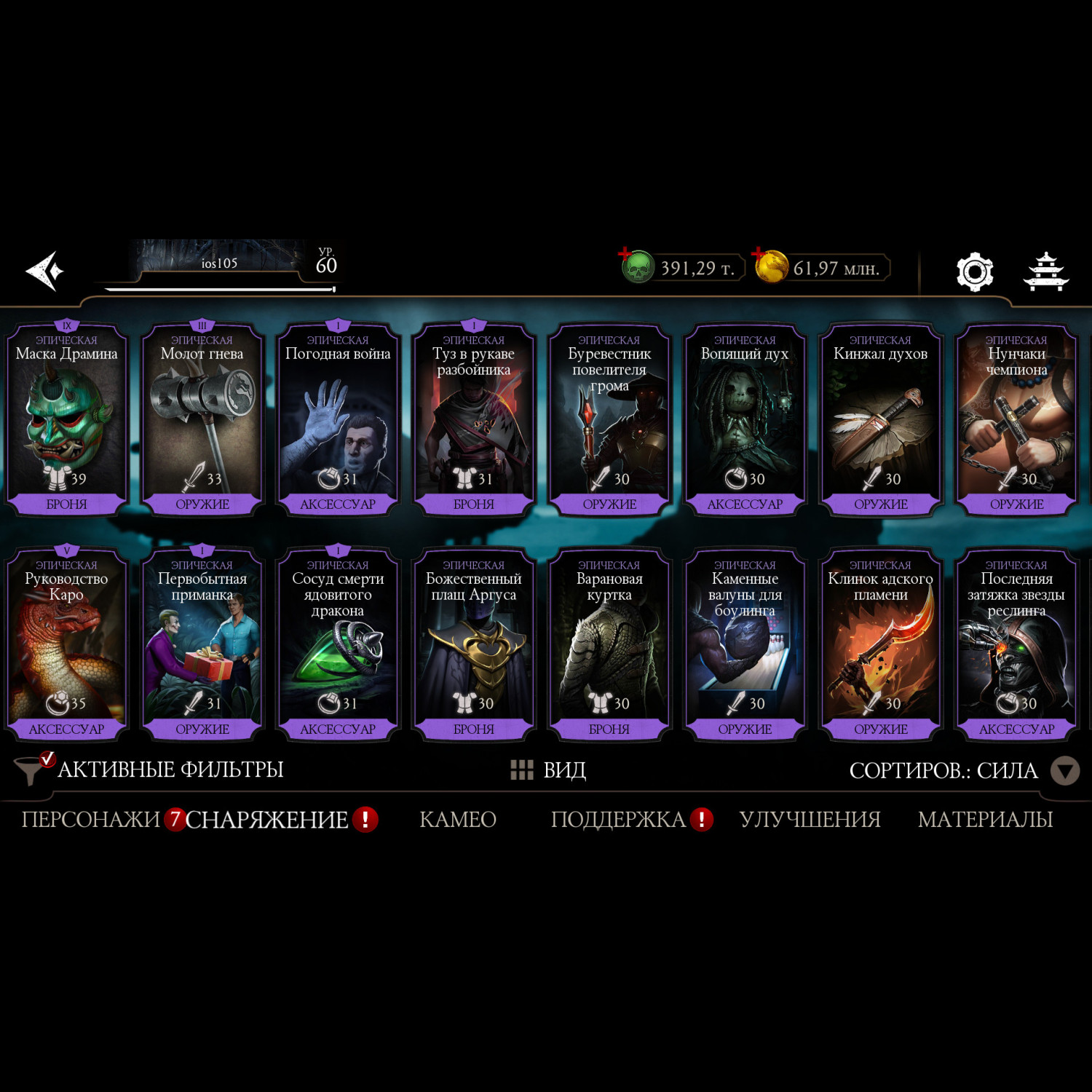This screenshot has width=1092, height=1092.
Task: Choose the Погодная война accessory card
Action: (x=338, y=420)
